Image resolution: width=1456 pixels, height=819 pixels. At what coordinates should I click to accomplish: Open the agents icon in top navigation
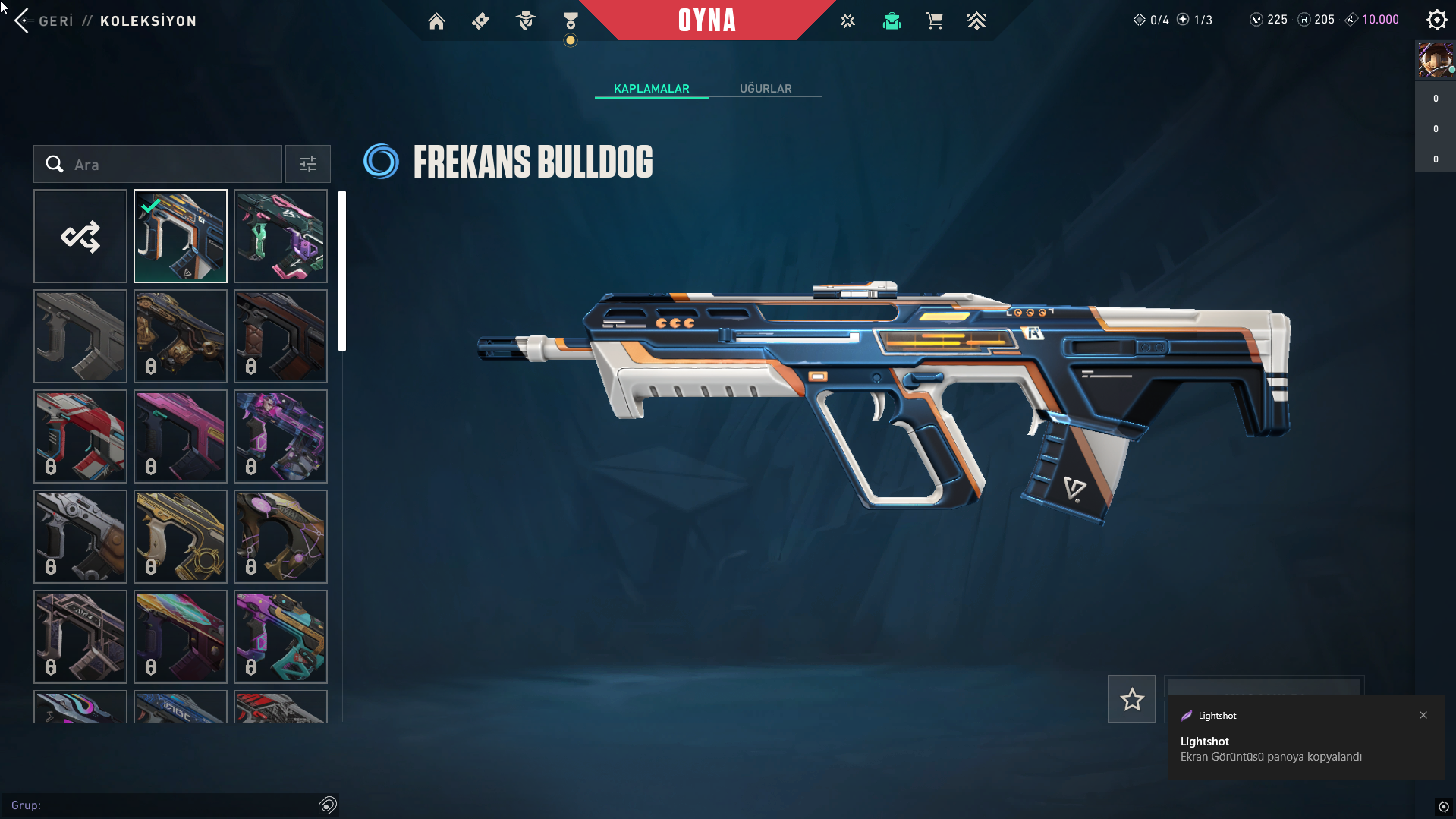click(x=525, y=21)
